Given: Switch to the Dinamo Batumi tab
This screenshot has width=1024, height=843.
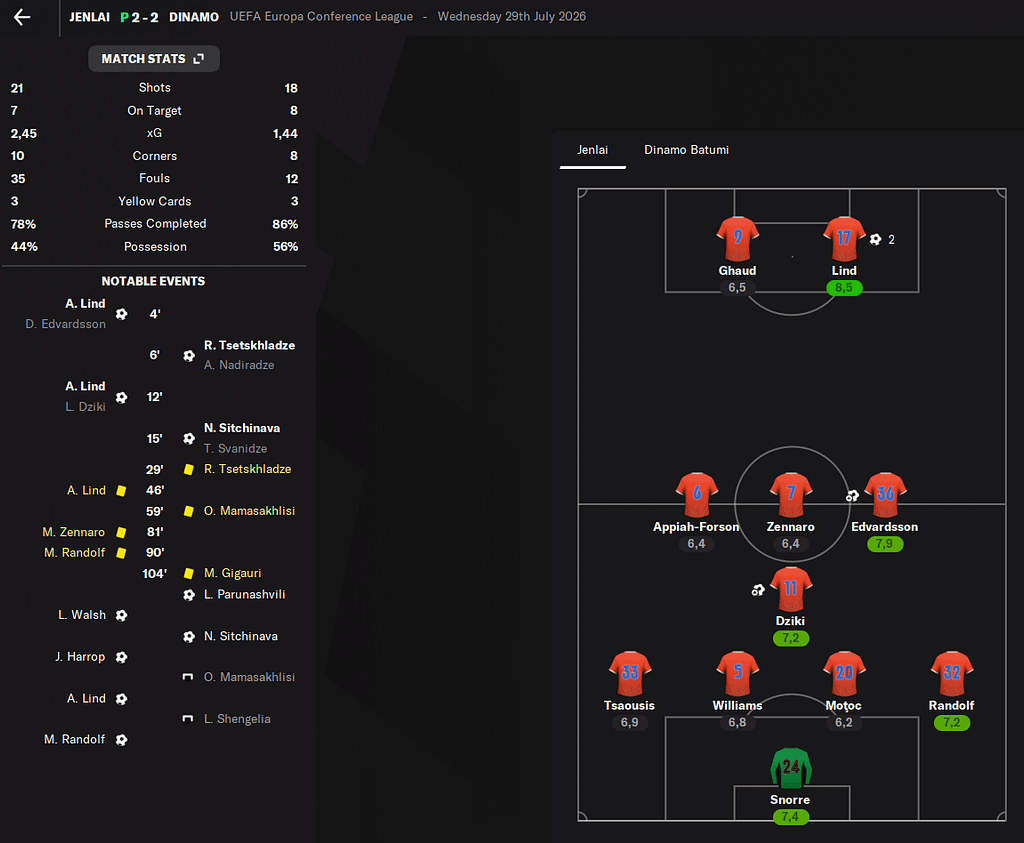Looking at the screenshot, I should tap(686, 150).
